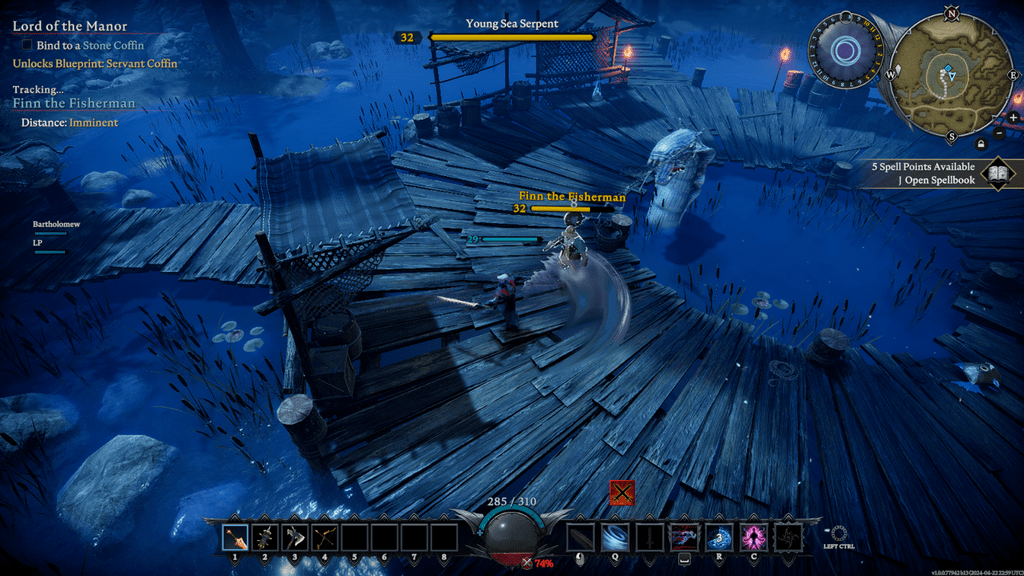Open the circular minimap
The height and width of the screenshot is (576, 1024).
click(951, 73)
